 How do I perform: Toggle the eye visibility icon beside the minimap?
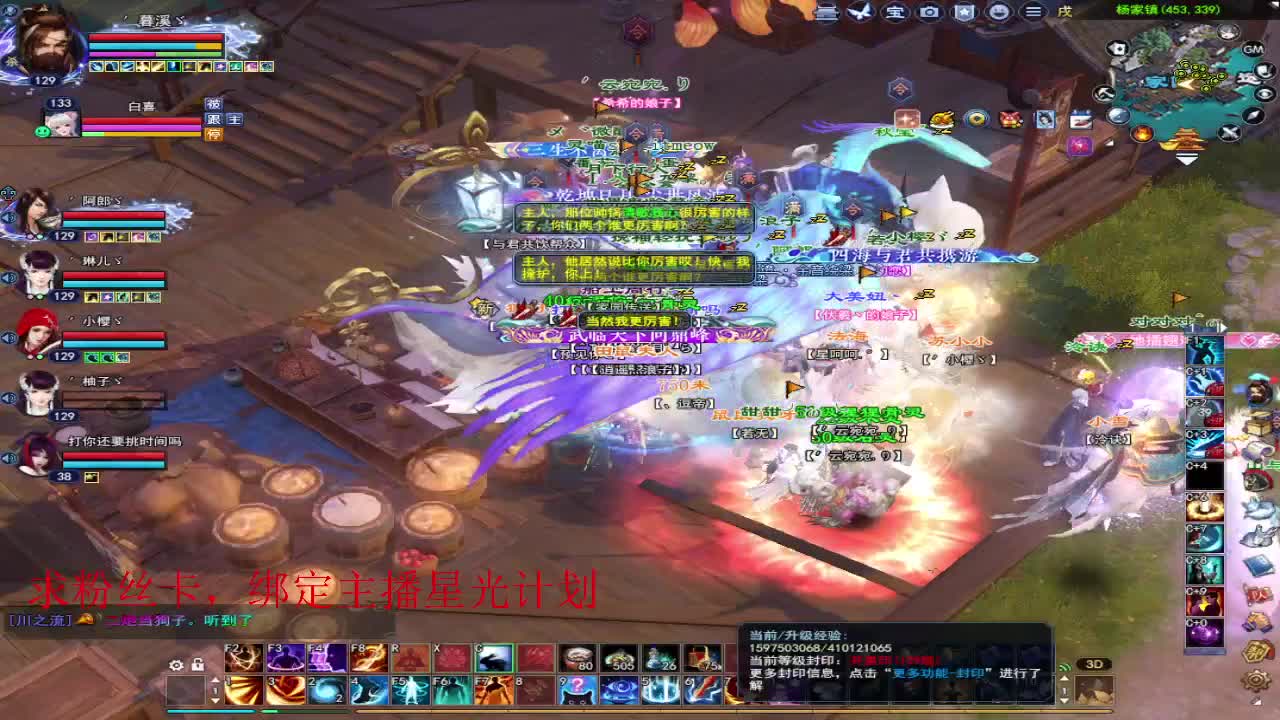pos(1265,93)
